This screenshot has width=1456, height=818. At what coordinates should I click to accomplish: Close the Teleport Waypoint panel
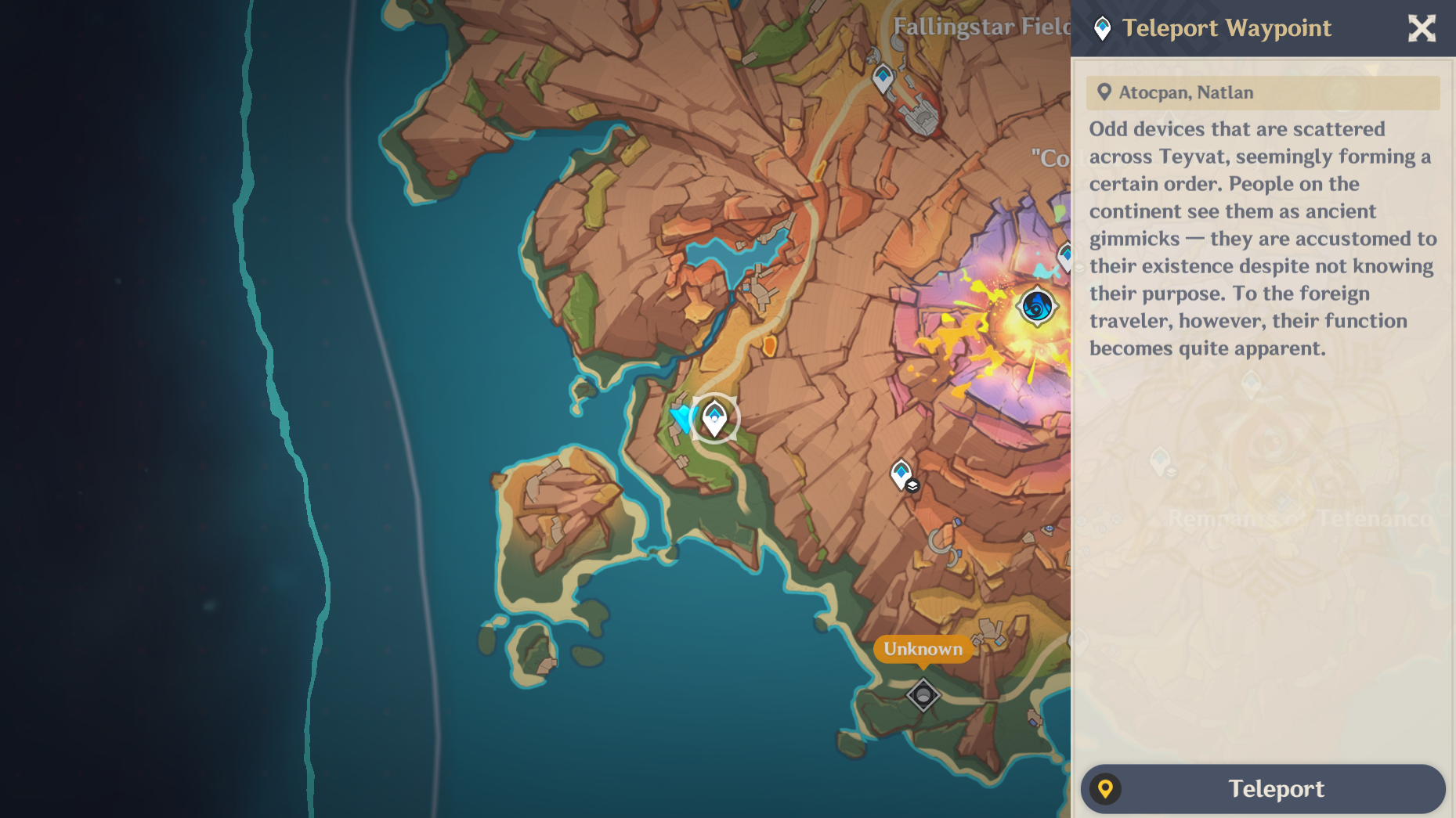pos(1422,29)
